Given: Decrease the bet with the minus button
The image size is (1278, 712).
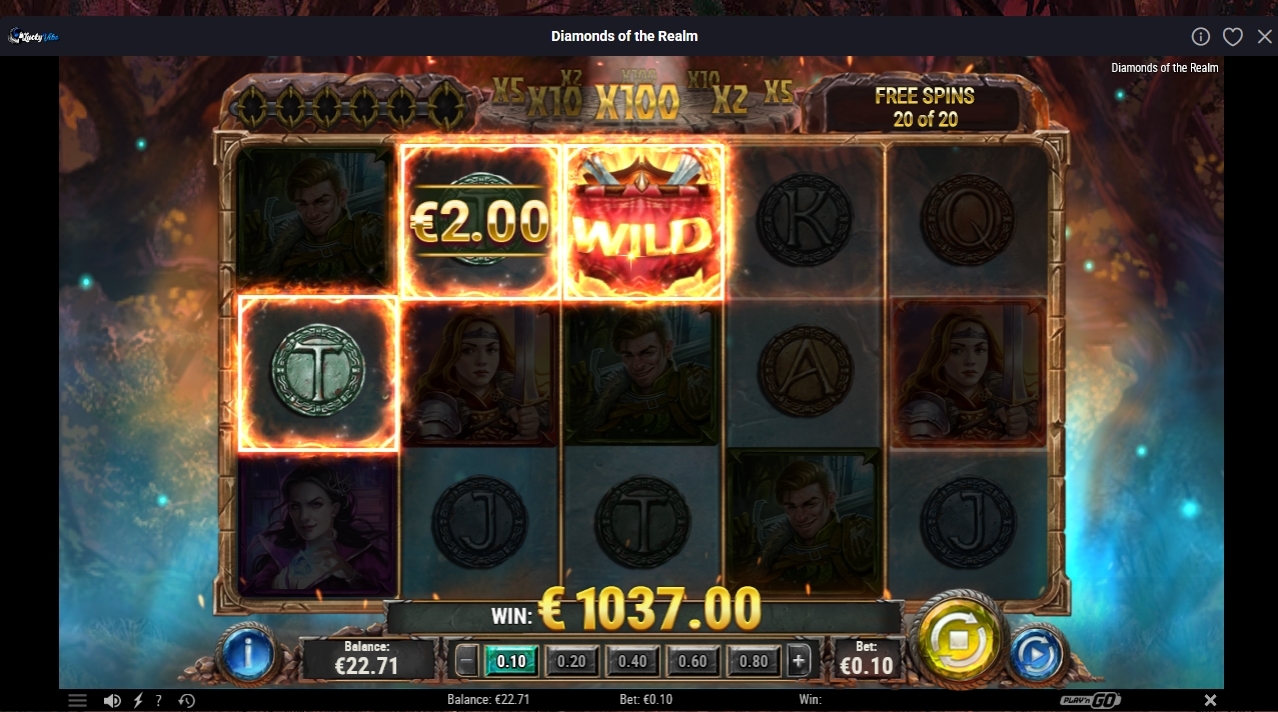Looking at the screenshot, I should (x=467, y=661).
